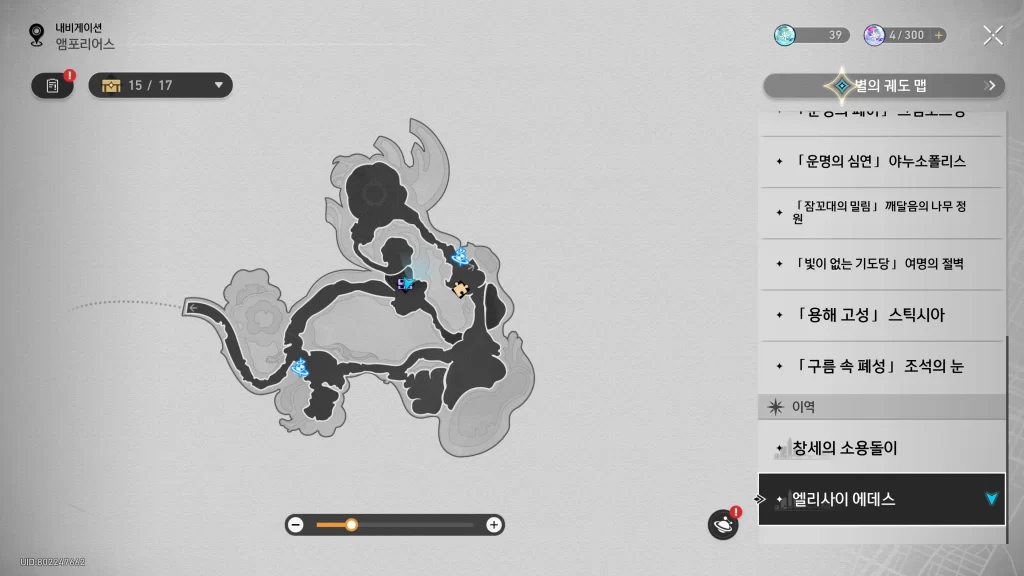Select 창세의 소용돌이 area entry
The image size is (1024, 576).
(880, 448)
